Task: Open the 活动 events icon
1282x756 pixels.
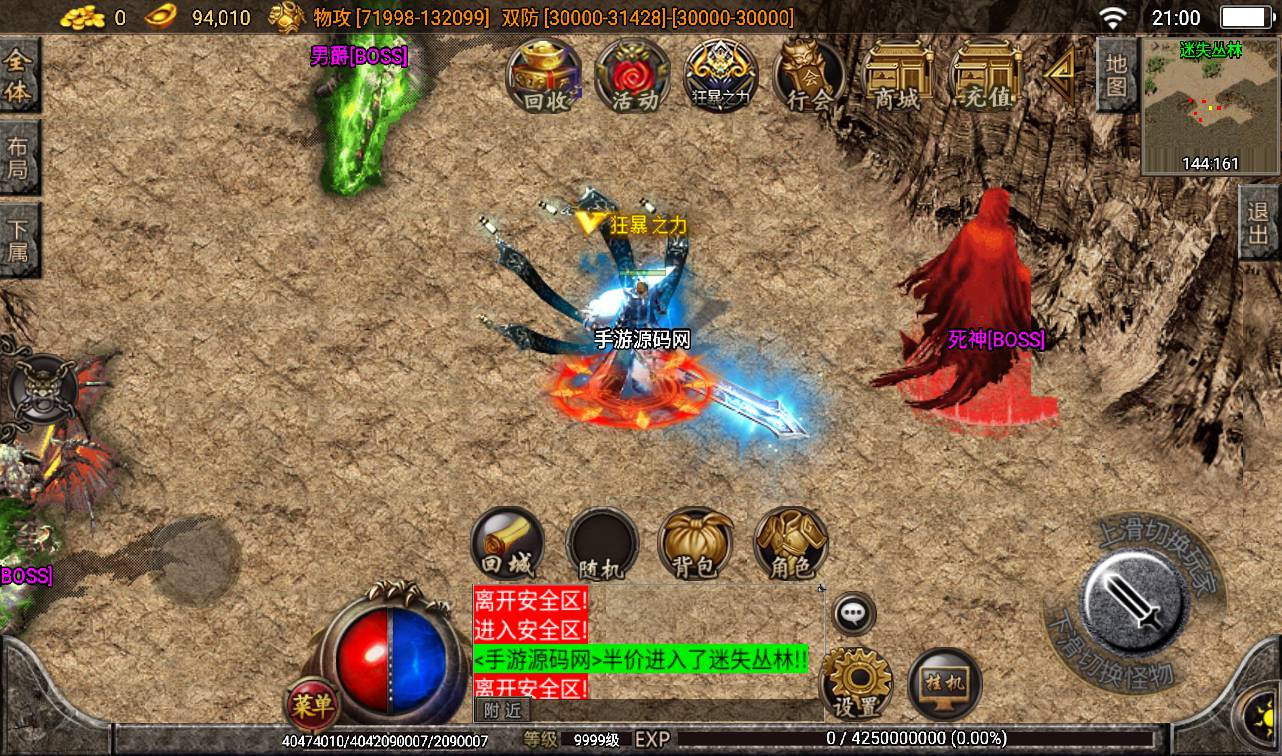Action: coord(633,77)
